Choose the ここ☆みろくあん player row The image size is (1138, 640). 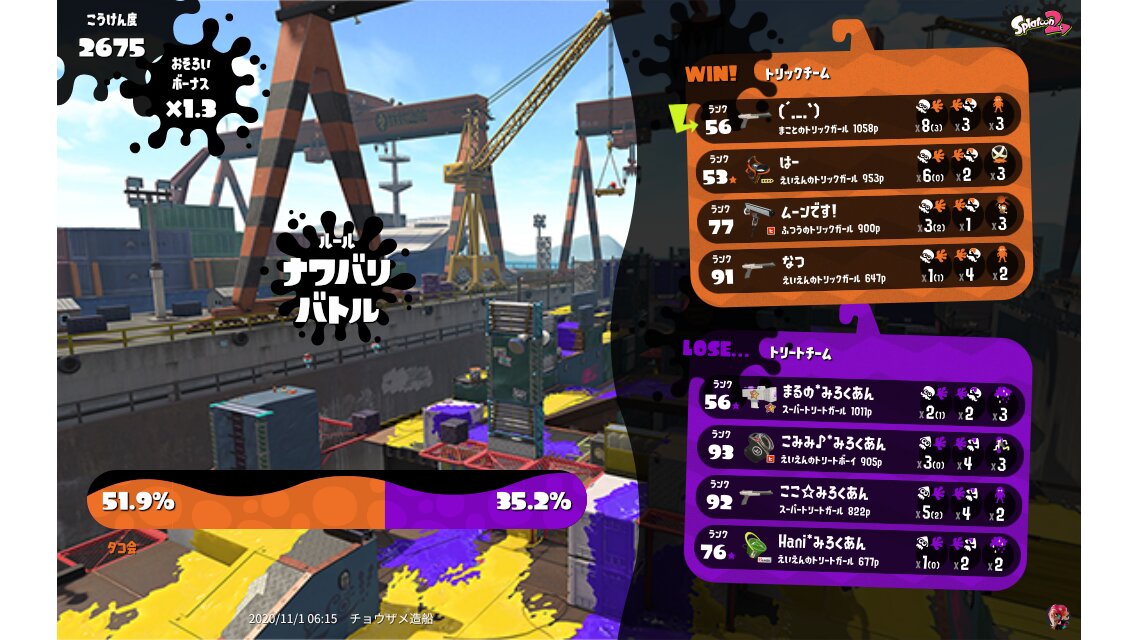[x=860, y=500]
